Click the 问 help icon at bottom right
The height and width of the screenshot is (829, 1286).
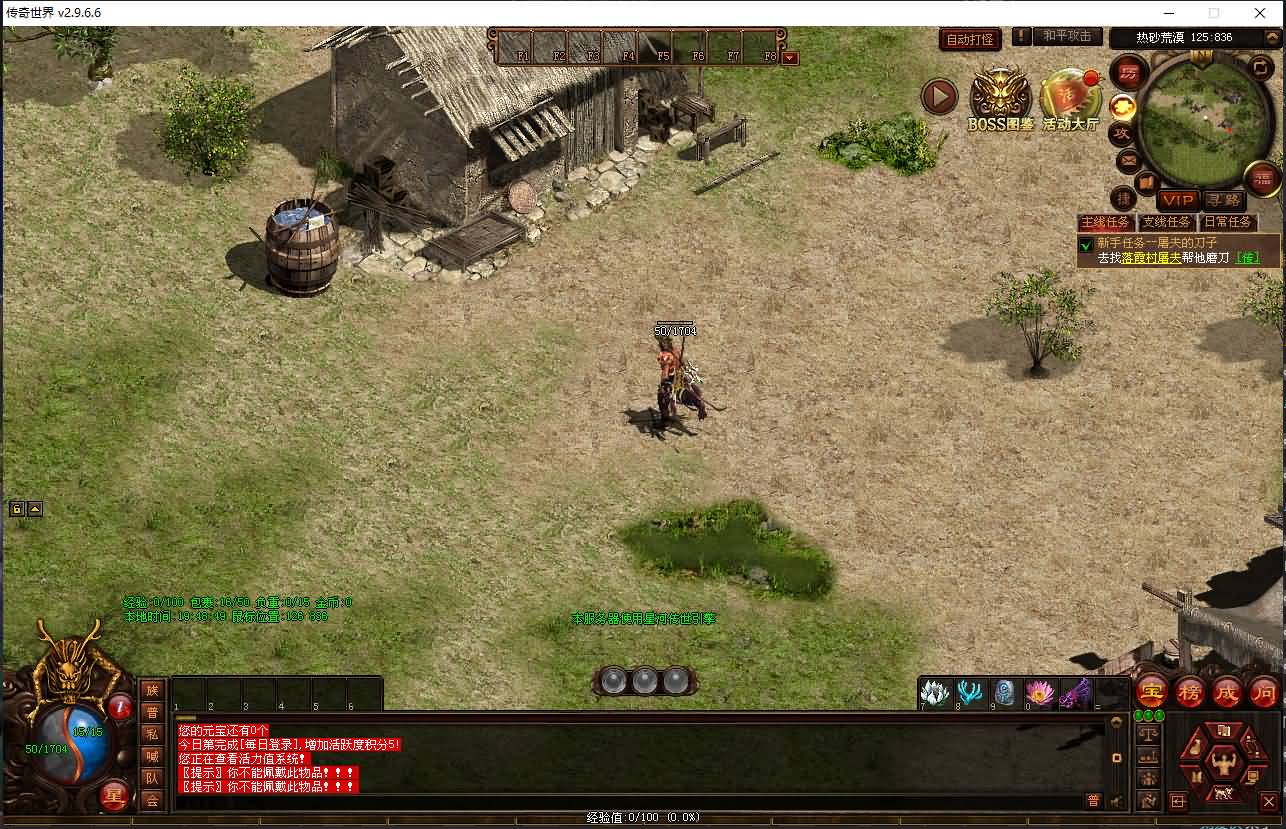point(1264,693)
